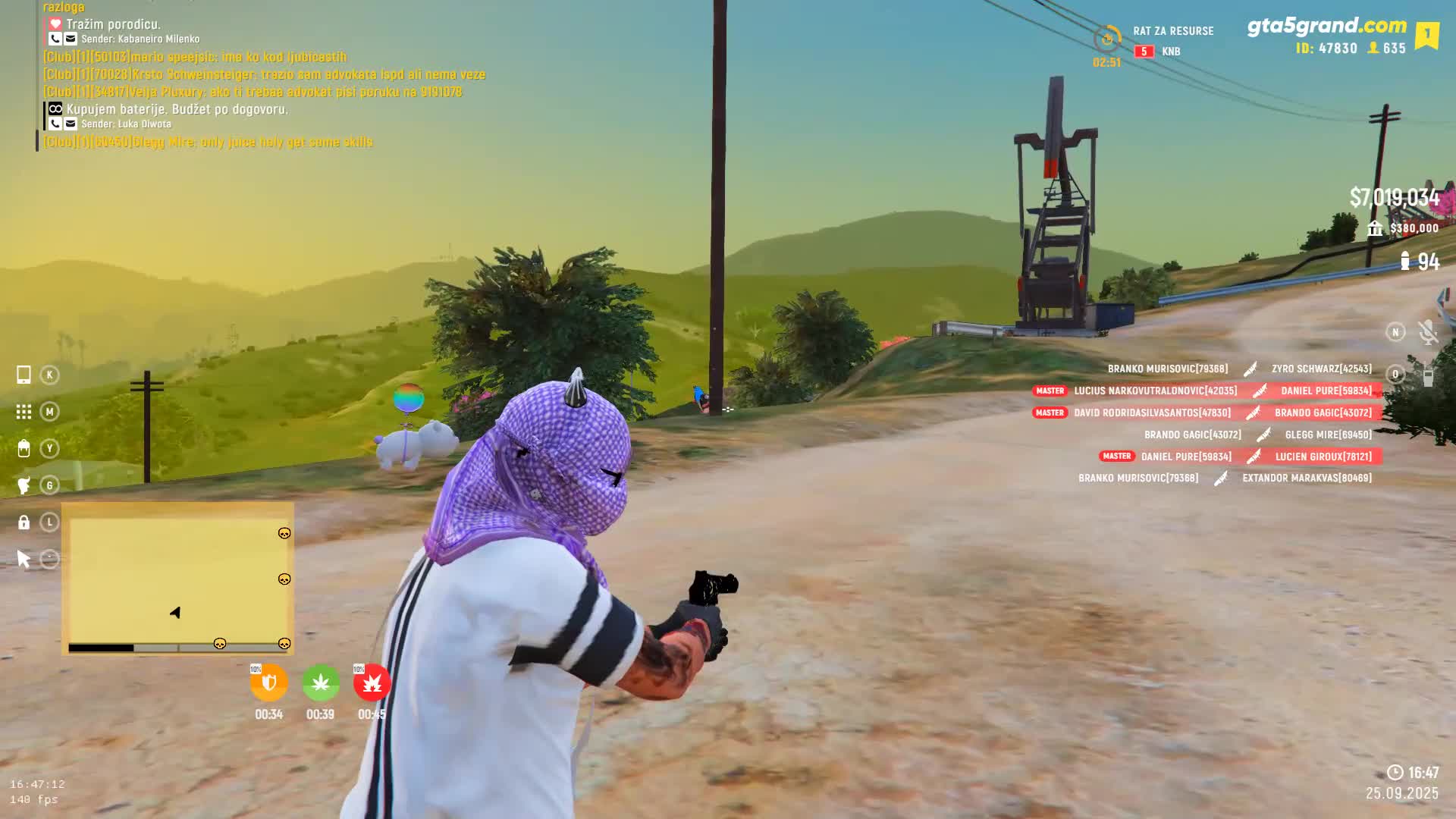Message sender Kabaneiro Milenko via envelope icon

tap(71, 39)
